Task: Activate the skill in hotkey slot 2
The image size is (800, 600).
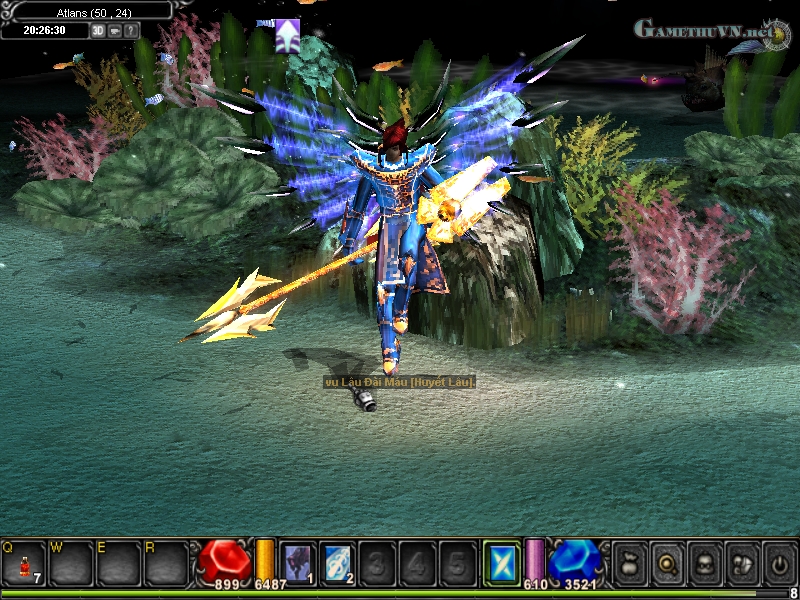Action: (338, 563)
